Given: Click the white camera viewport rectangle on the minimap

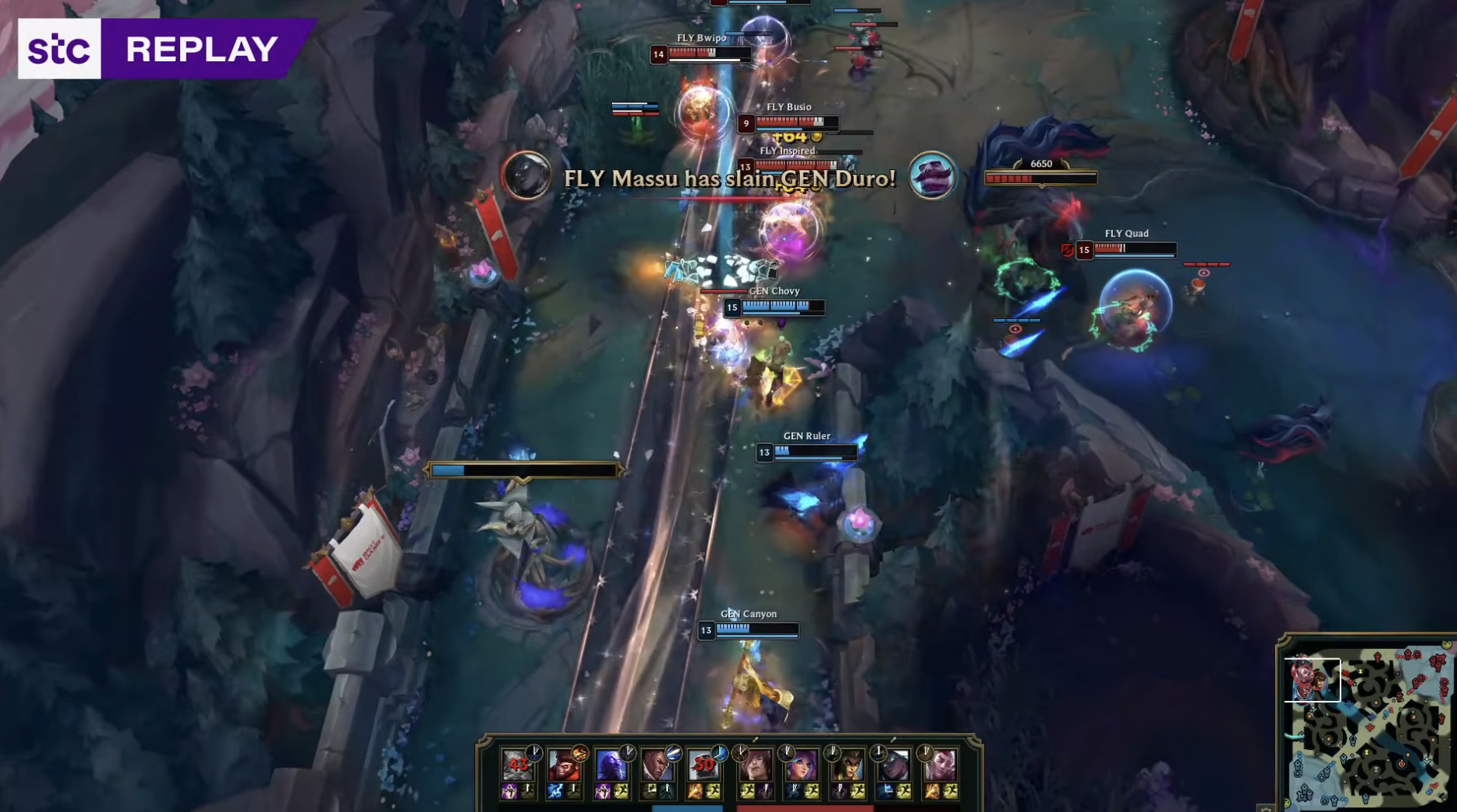Looking at the screenshot, I should [x=1313, y=679].
